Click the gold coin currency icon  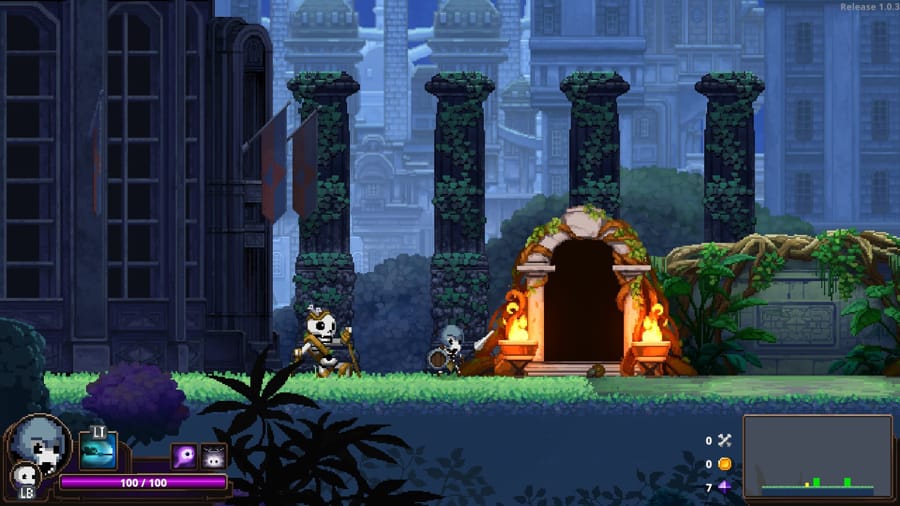pos(725,464)
